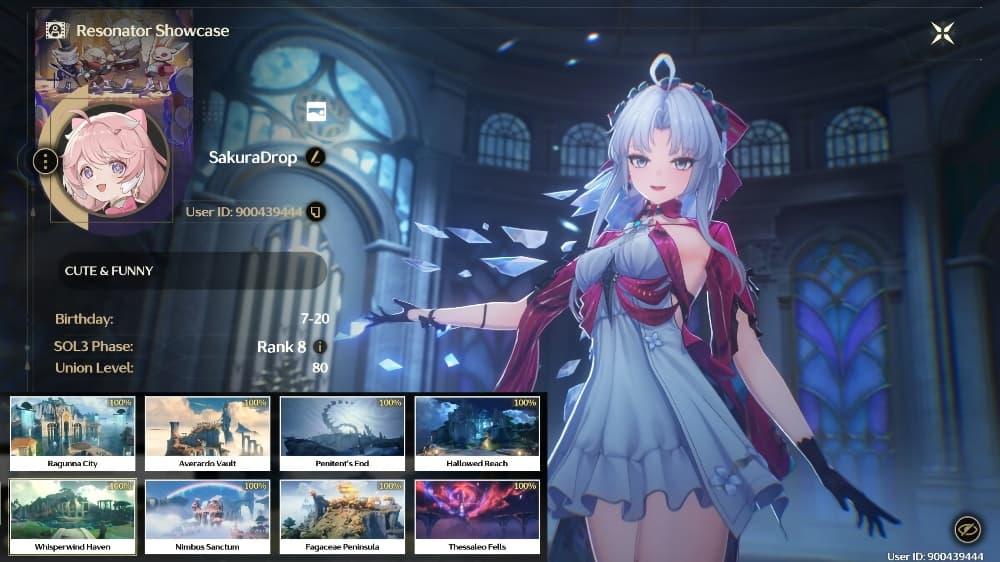The width and height of the screenshot is (1000, 562).
Task: Edit the SakuraDrop username
Action: pyautogui.click(x=317, y=157)
